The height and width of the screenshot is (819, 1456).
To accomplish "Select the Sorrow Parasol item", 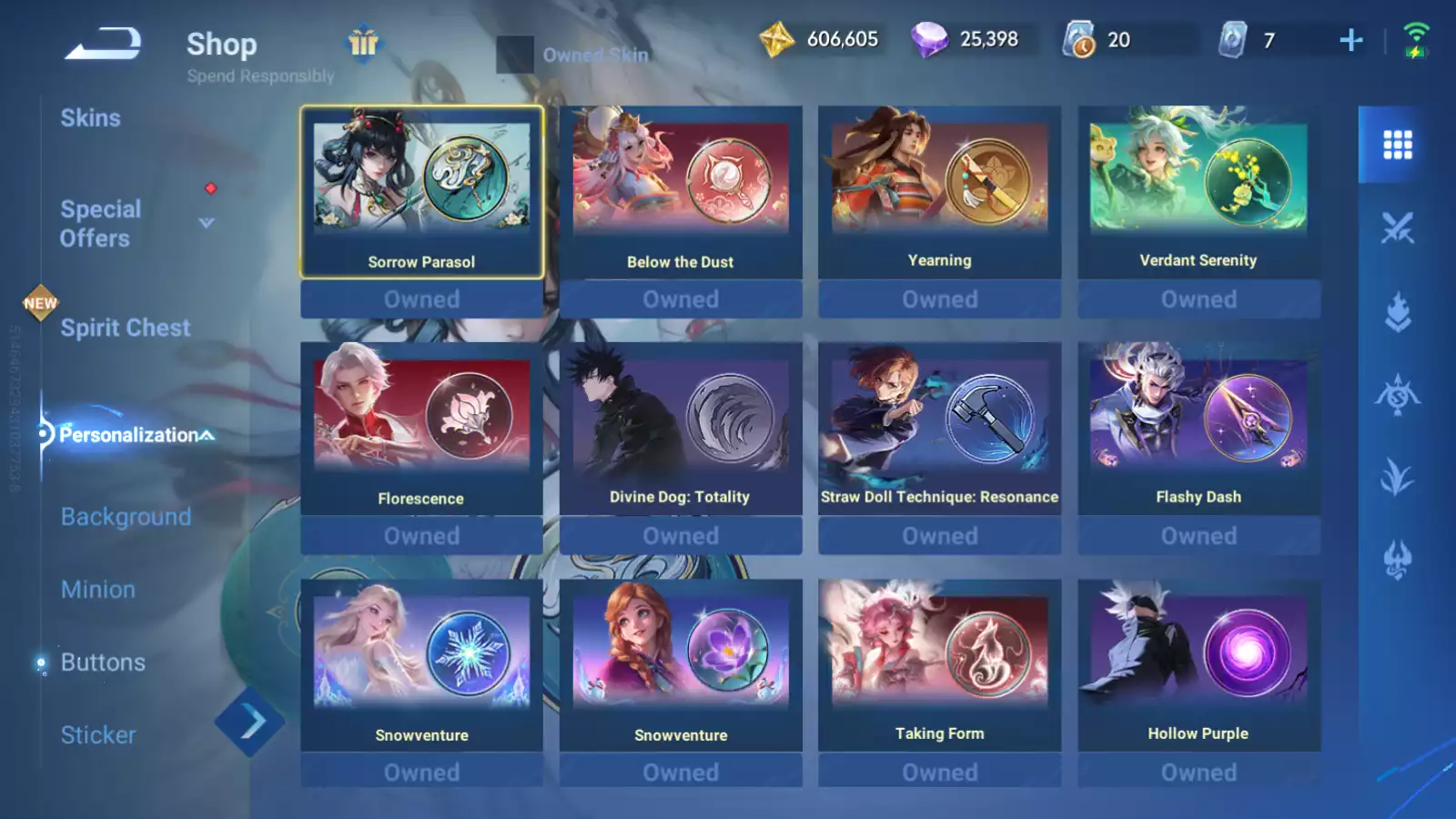I will pyautogui.click(x=421, y=192).
